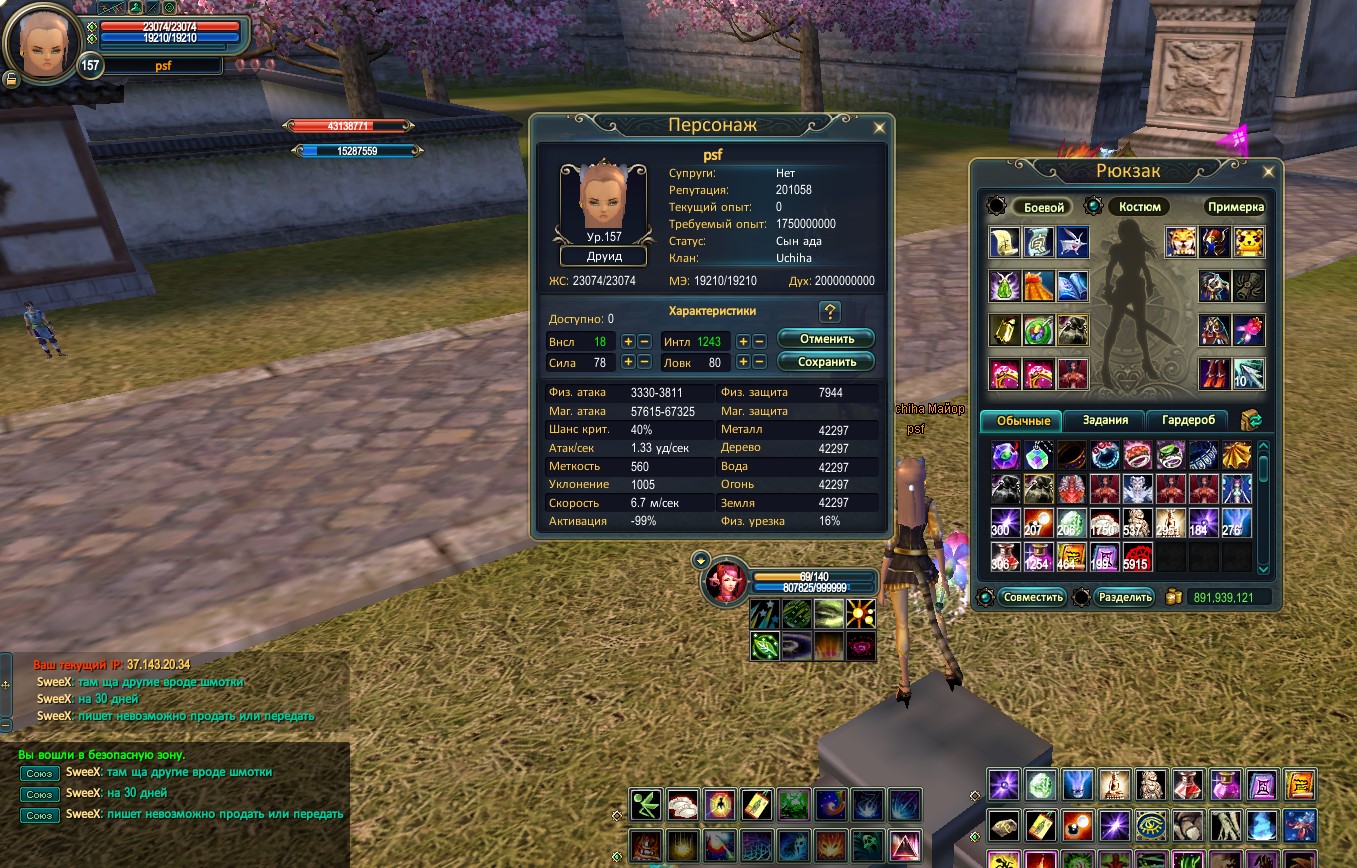
Task: Click the orange sun pet skill icon
Action: coord(860,614)
